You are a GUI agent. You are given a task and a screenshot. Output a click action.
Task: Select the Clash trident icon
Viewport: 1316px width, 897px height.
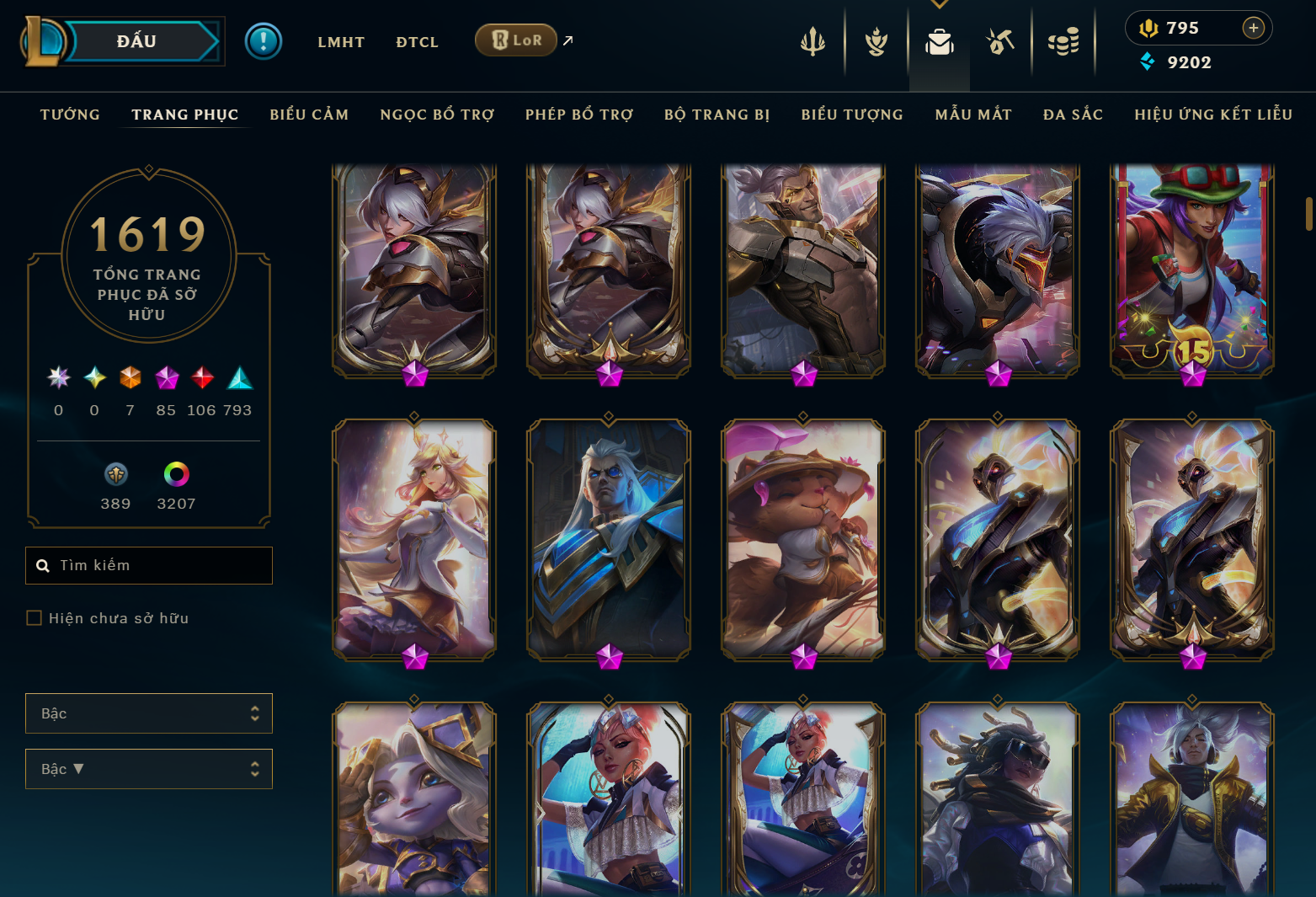(812, 42)
